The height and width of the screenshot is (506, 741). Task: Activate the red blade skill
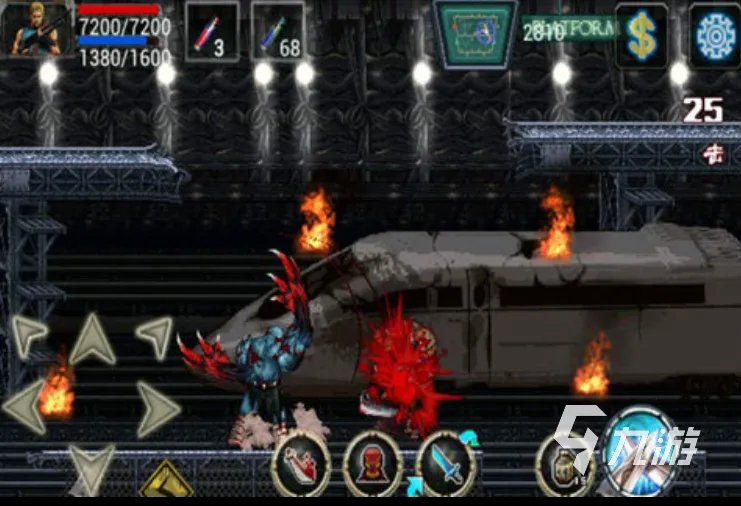click(x=301, y=464)
